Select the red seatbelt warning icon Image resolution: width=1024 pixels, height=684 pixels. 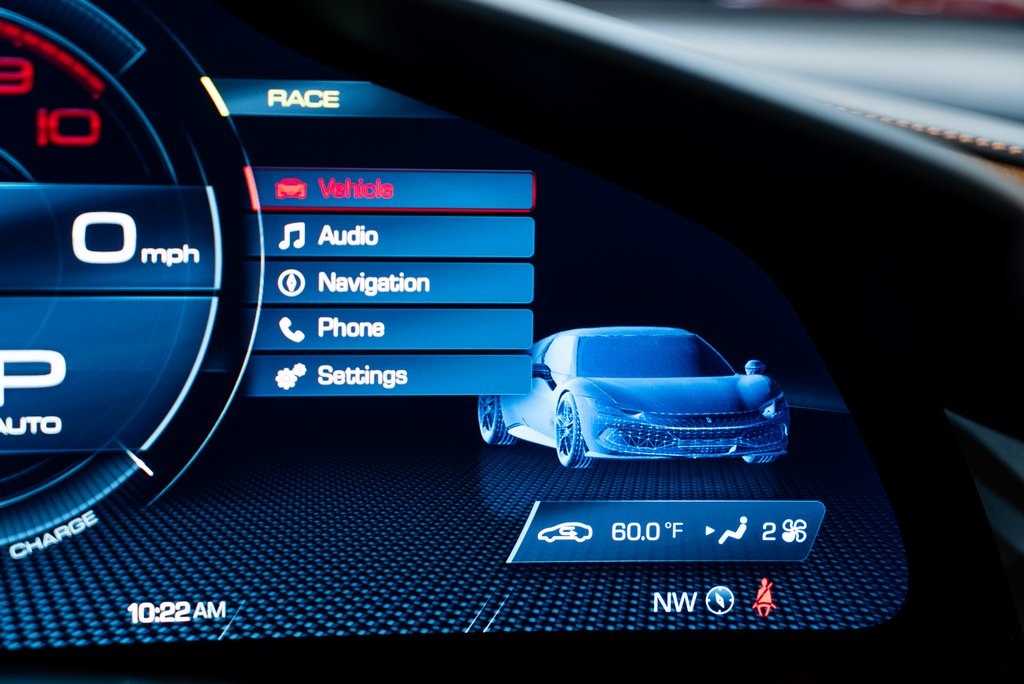click(765, 597)
